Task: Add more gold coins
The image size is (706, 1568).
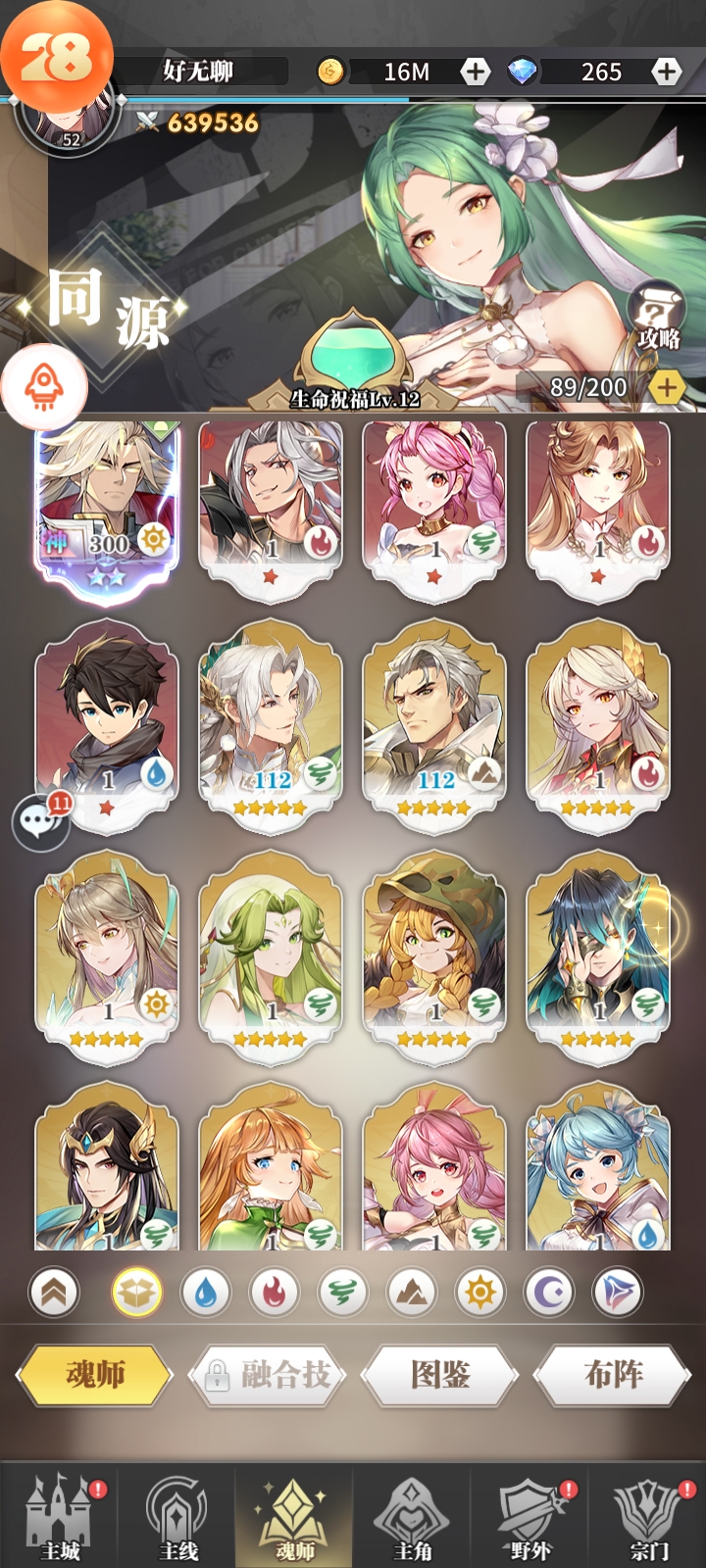Action: pyautogui.click(x=476, y=72)
